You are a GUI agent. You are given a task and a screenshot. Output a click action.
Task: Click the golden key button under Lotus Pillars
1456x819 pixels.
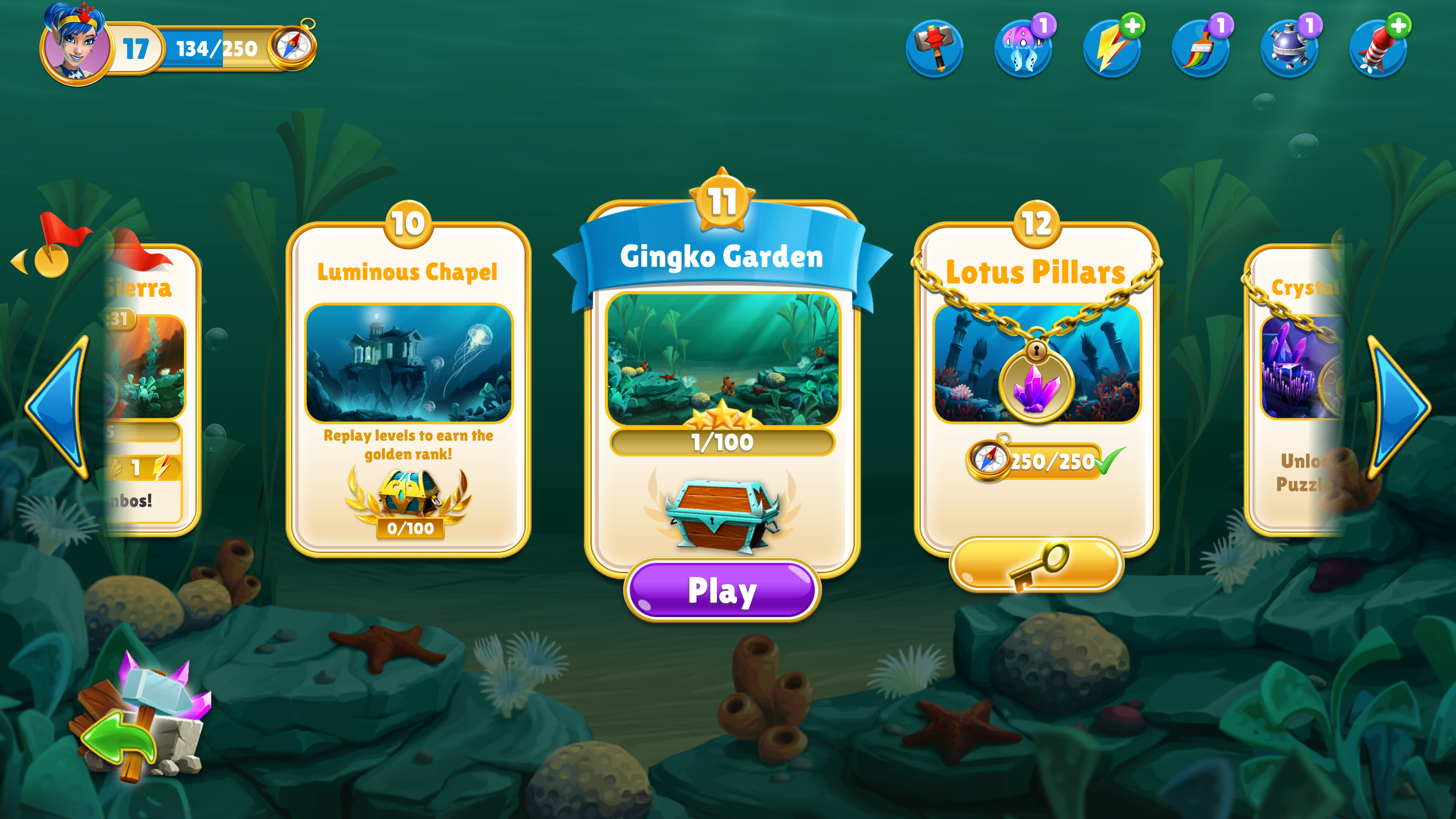tap(1037, 565)
